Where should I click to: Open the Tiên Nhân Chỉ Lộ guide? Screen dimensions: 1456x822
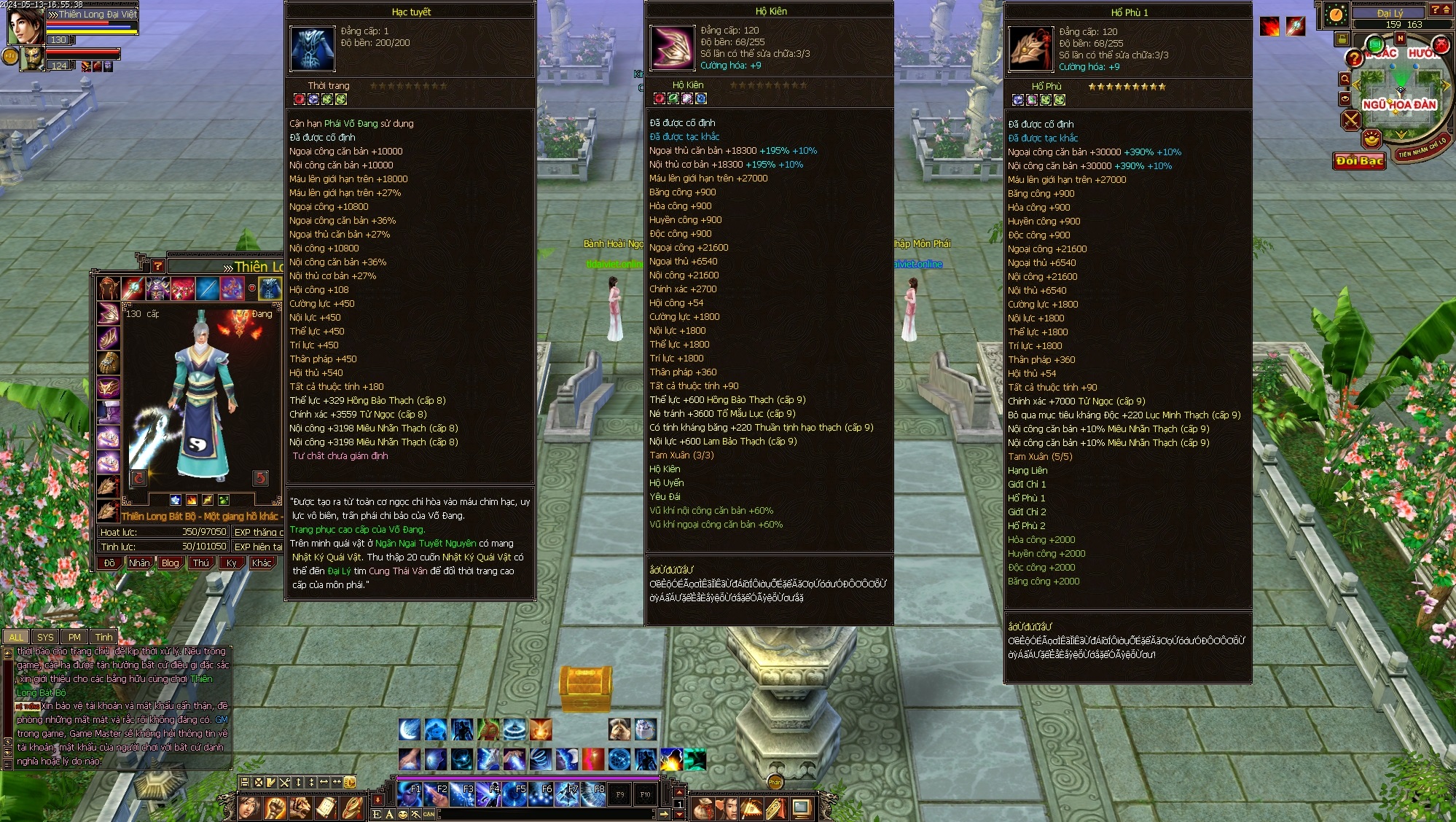[x=1422, y=148]
